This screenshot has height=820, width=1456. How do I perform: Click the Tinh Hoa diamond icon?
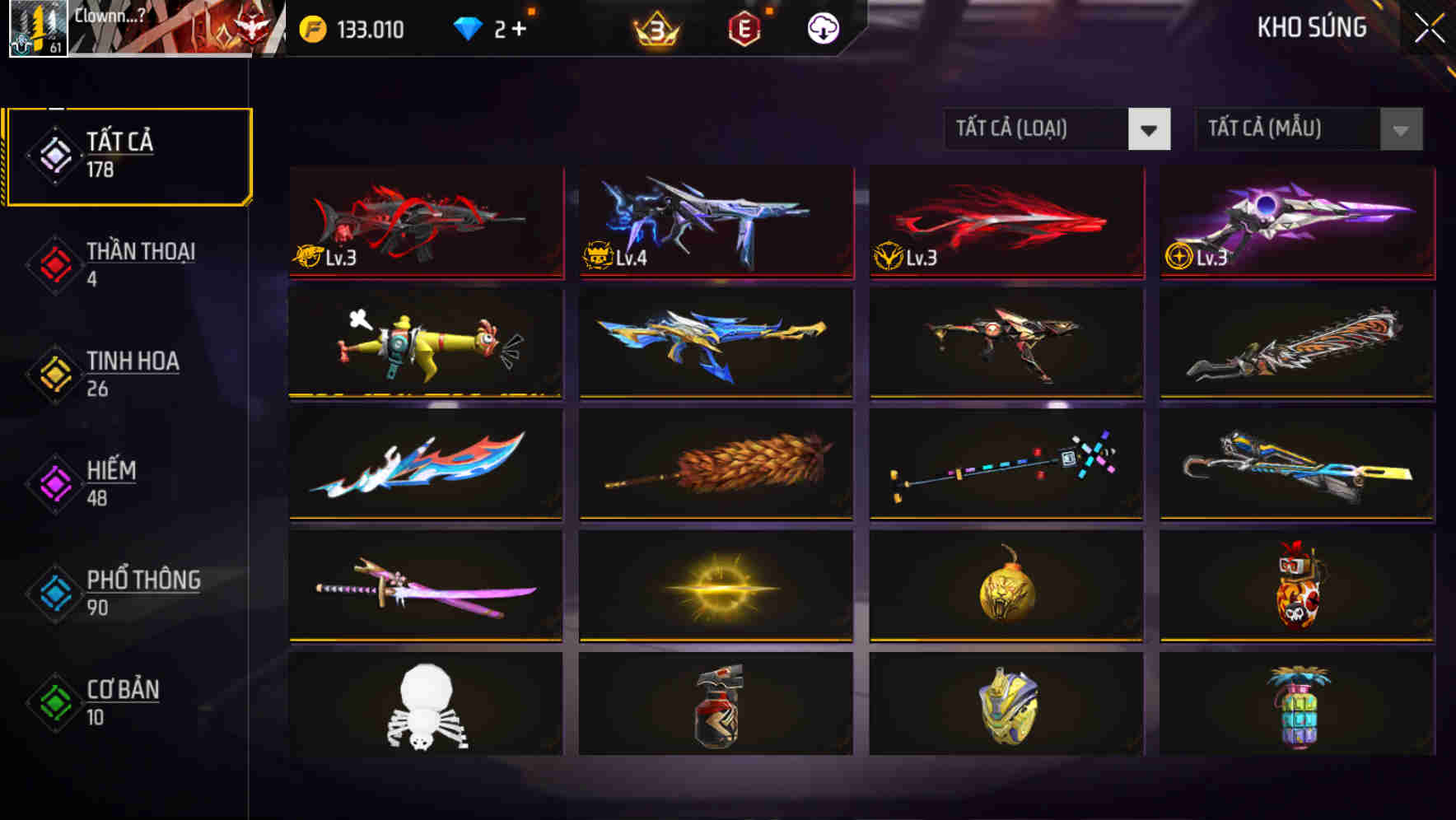click(x=54, y=374)
